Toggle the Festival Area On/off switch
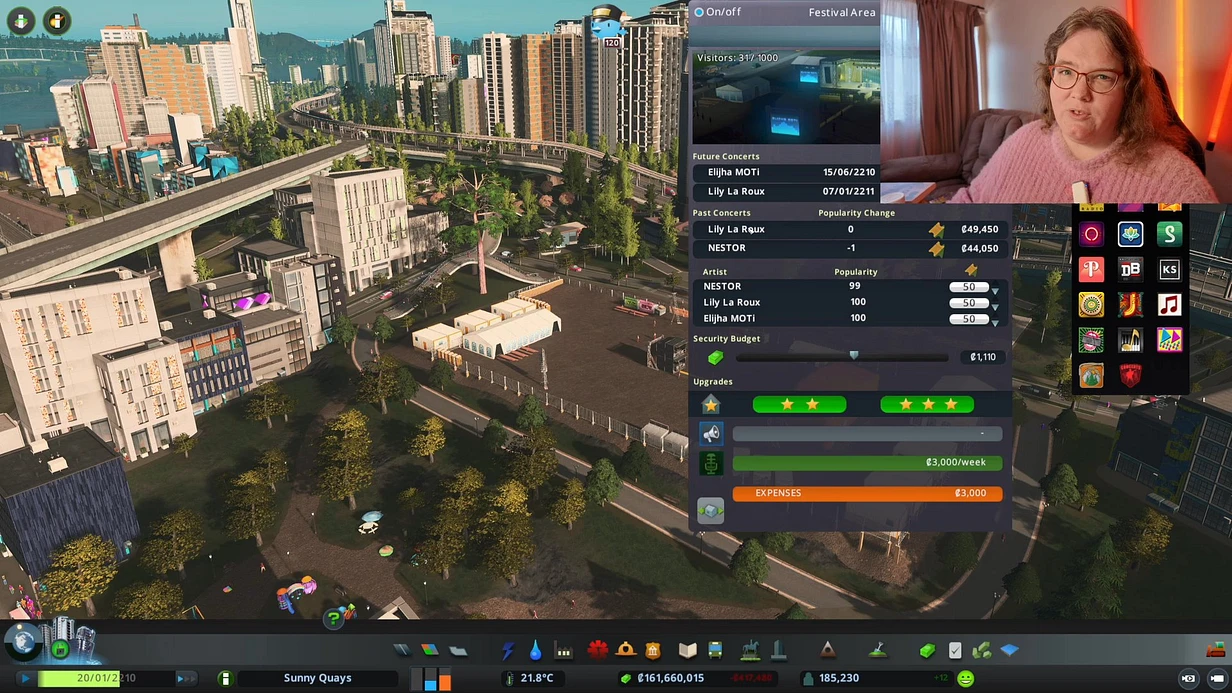Image resolution: width=1232 pixels, height=693 pixels. tap(700, 13)
